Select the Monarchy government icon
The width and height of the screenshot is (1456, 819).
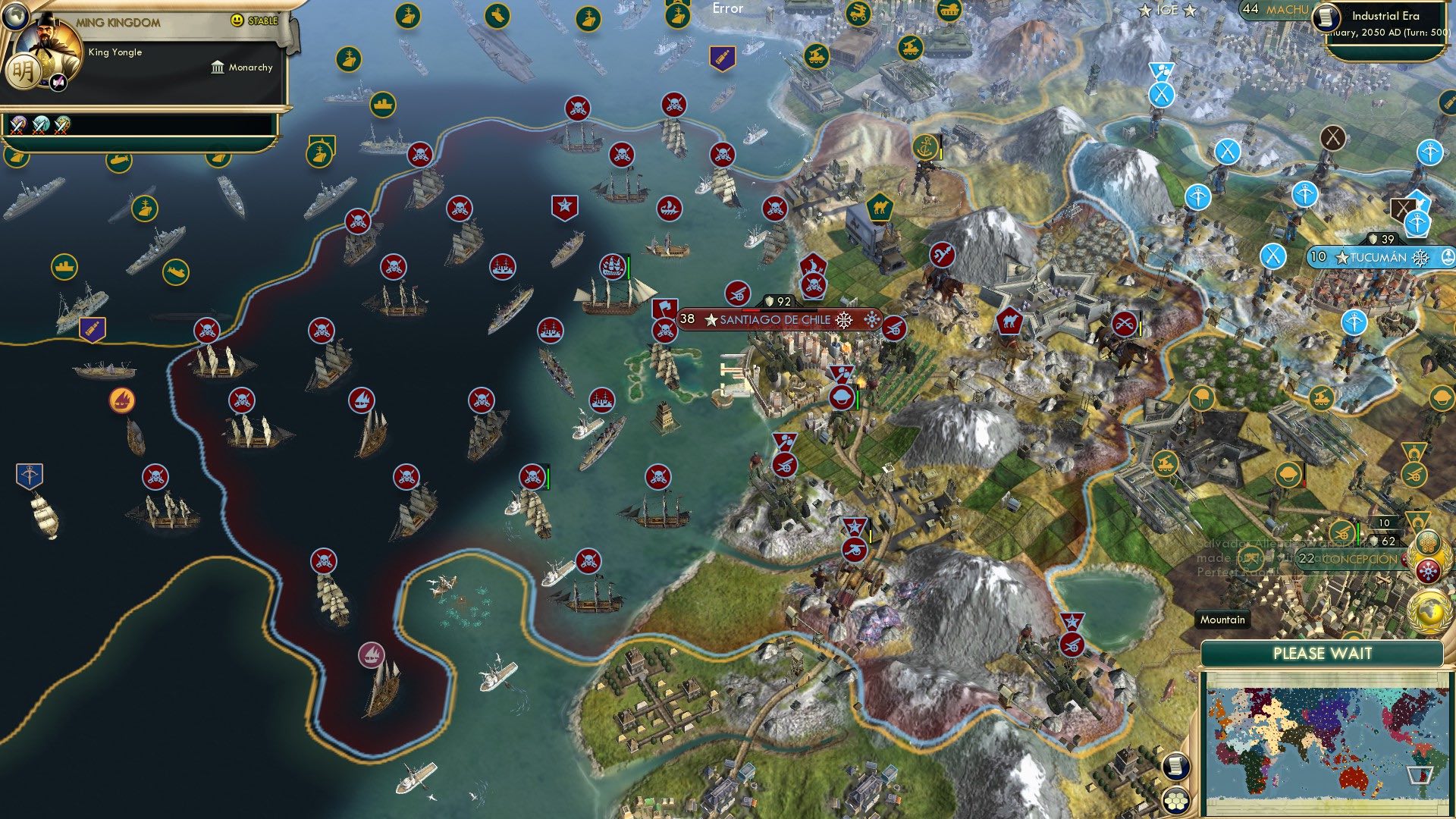coord(216,67)
